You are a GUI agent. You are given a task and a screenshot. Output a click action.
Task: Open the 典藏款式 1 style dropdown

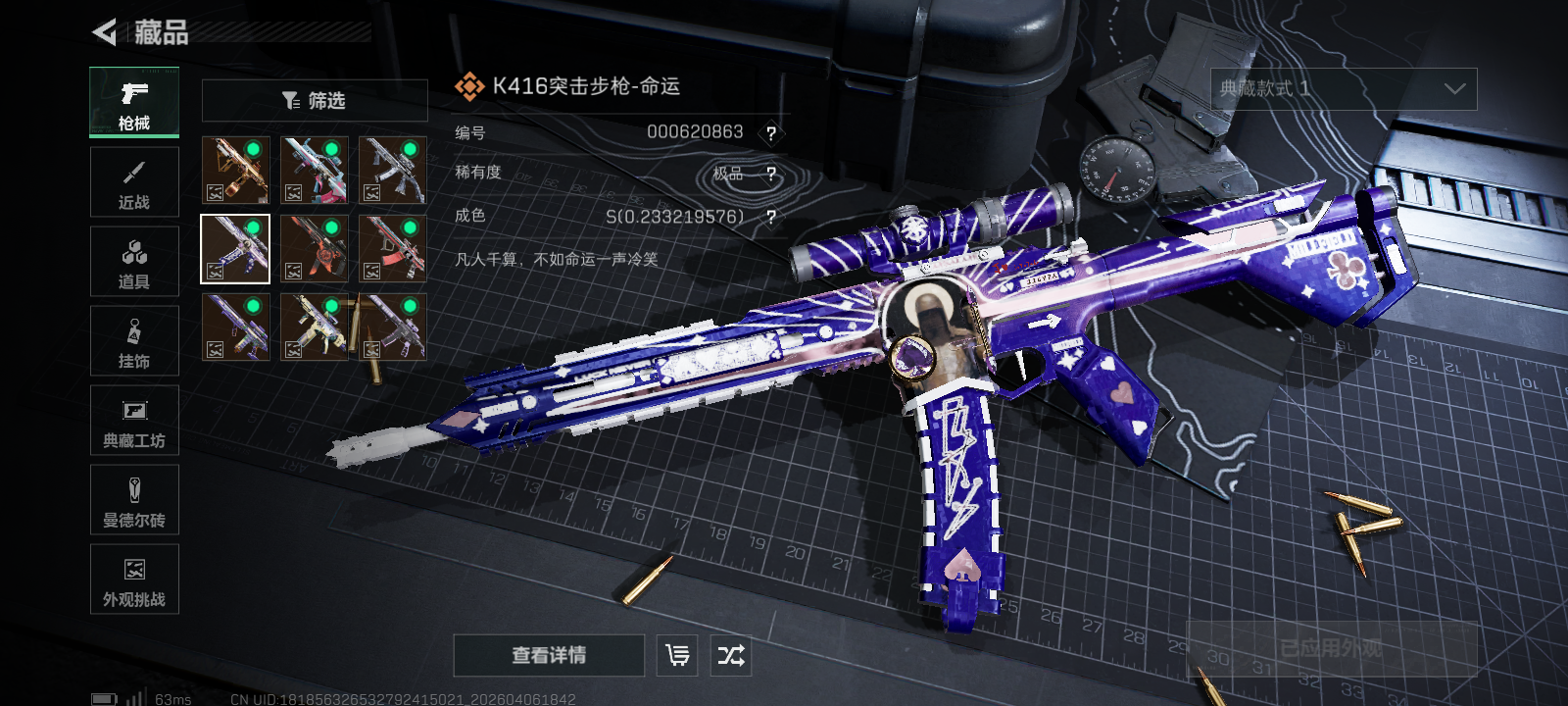[x=1344, y=89]
